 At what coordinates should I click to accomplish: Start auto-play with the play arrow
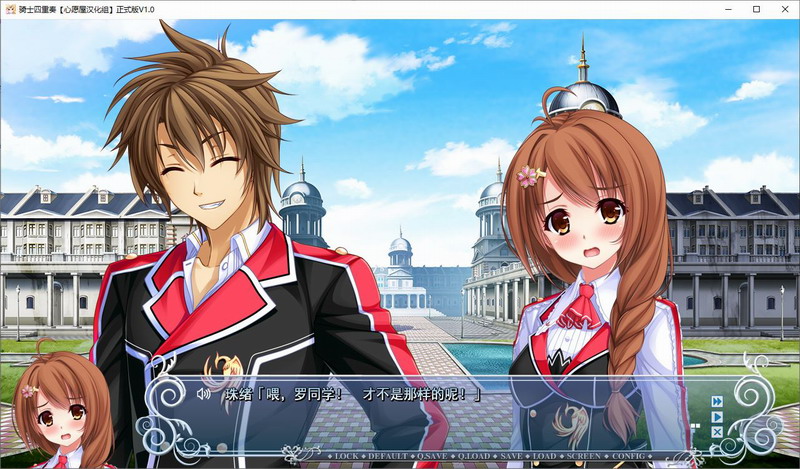point(717,417)
